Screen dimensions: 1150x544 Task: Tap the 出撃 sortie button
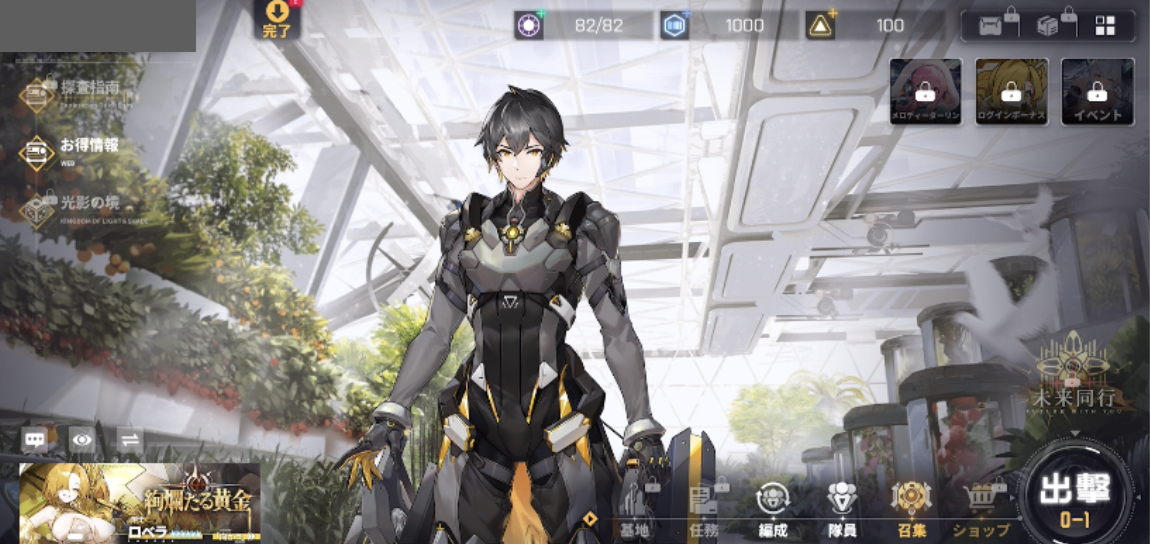[1075, 496]
